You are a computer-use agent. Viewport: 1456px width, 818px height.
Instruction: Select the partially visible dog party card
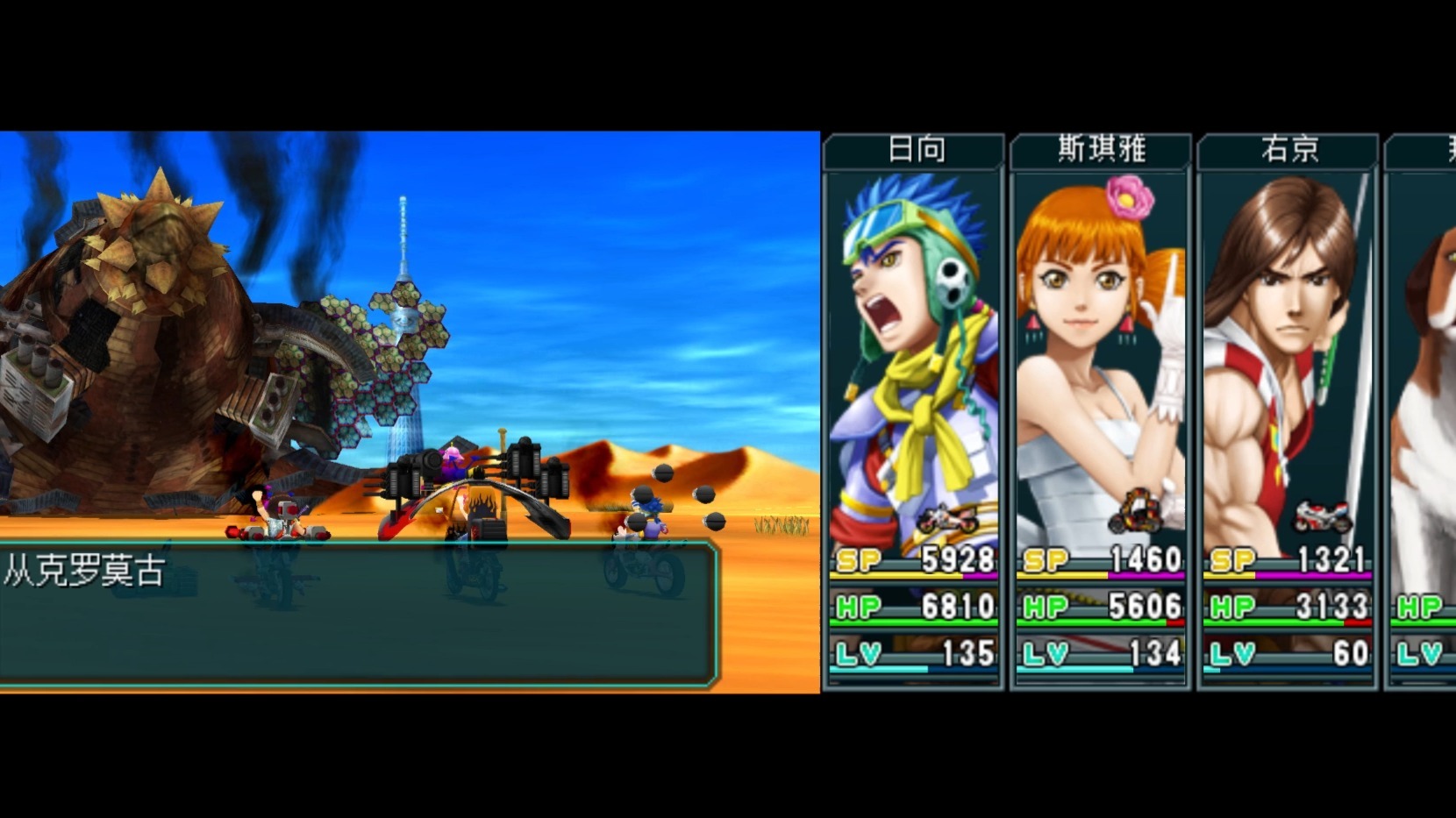click(x=1423, y=412)
